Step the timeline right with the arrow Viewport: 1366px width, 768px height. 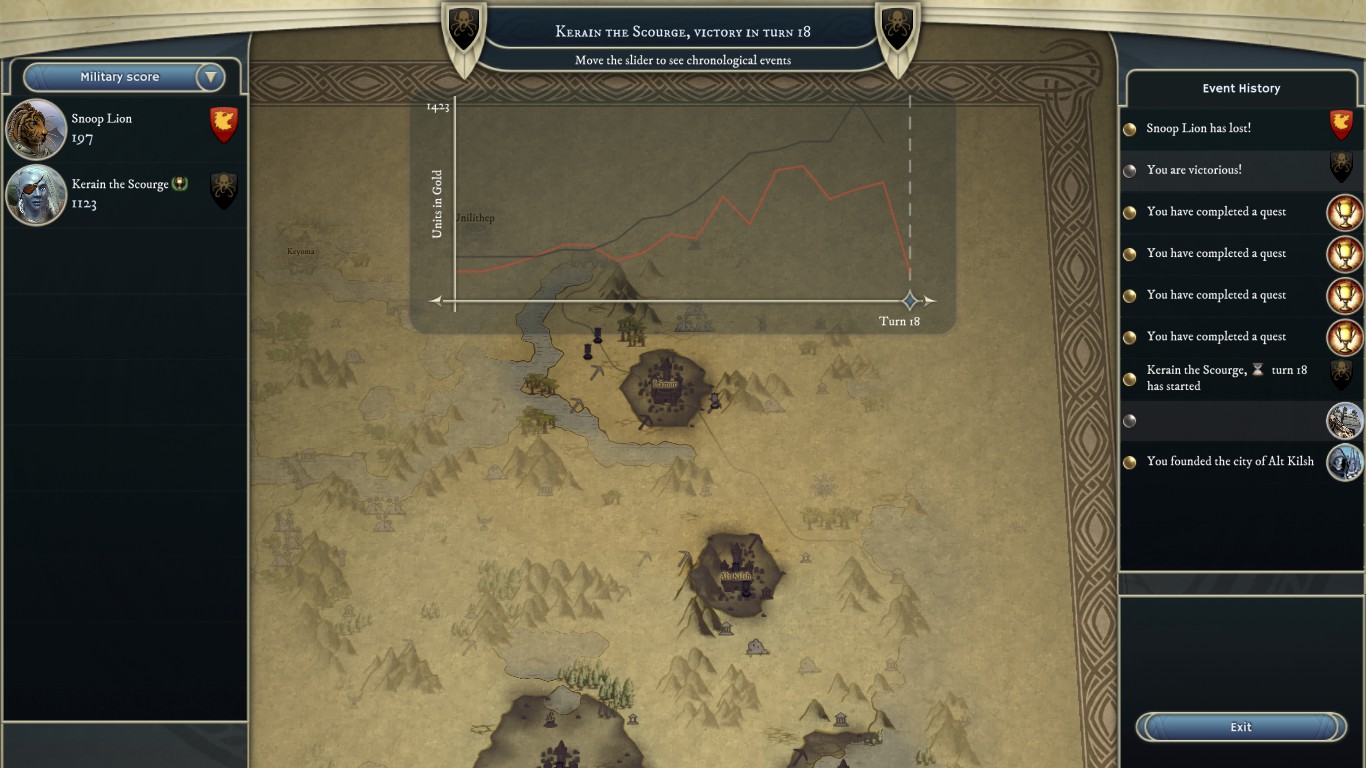[930, 300]
